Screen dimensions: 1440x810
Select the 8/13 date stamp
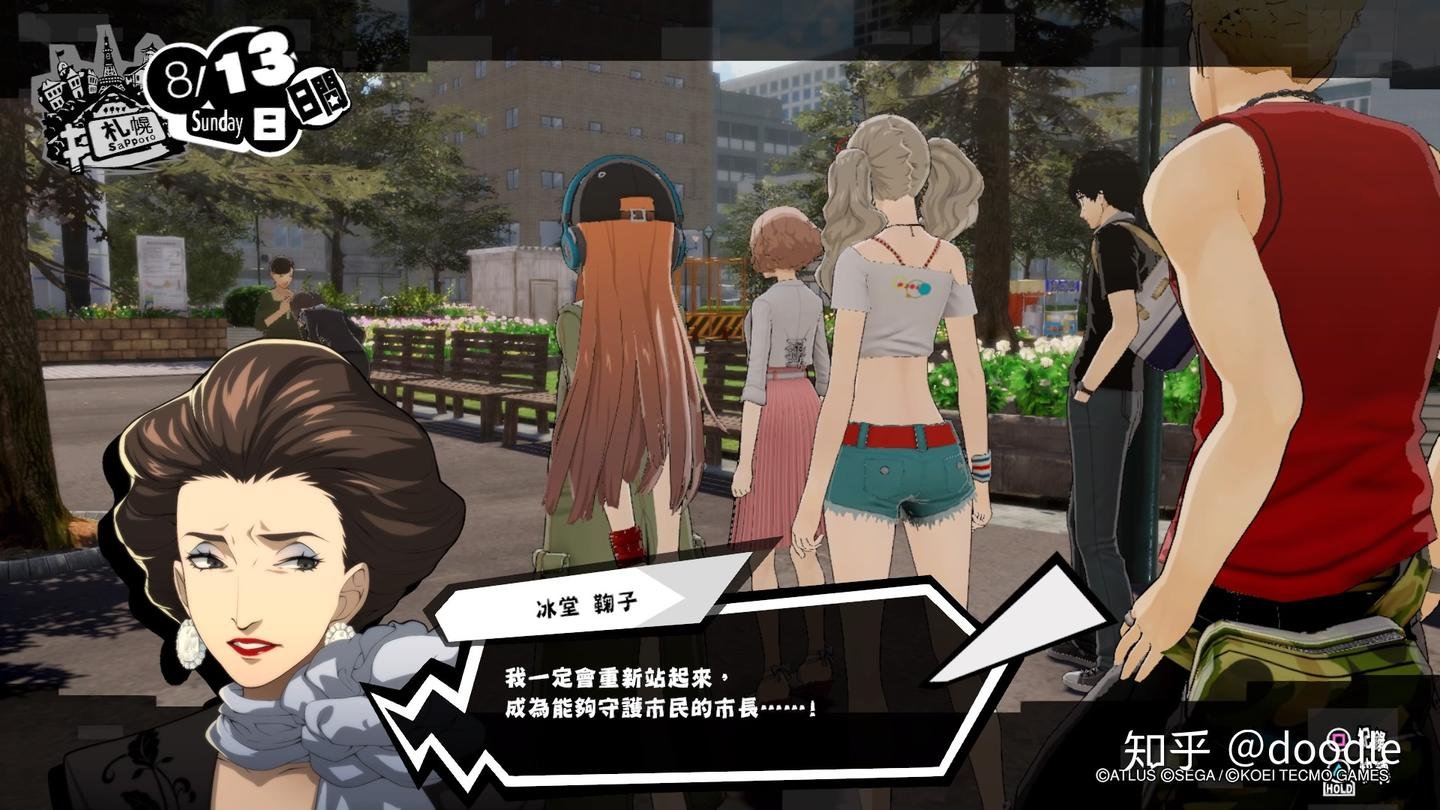218,70
